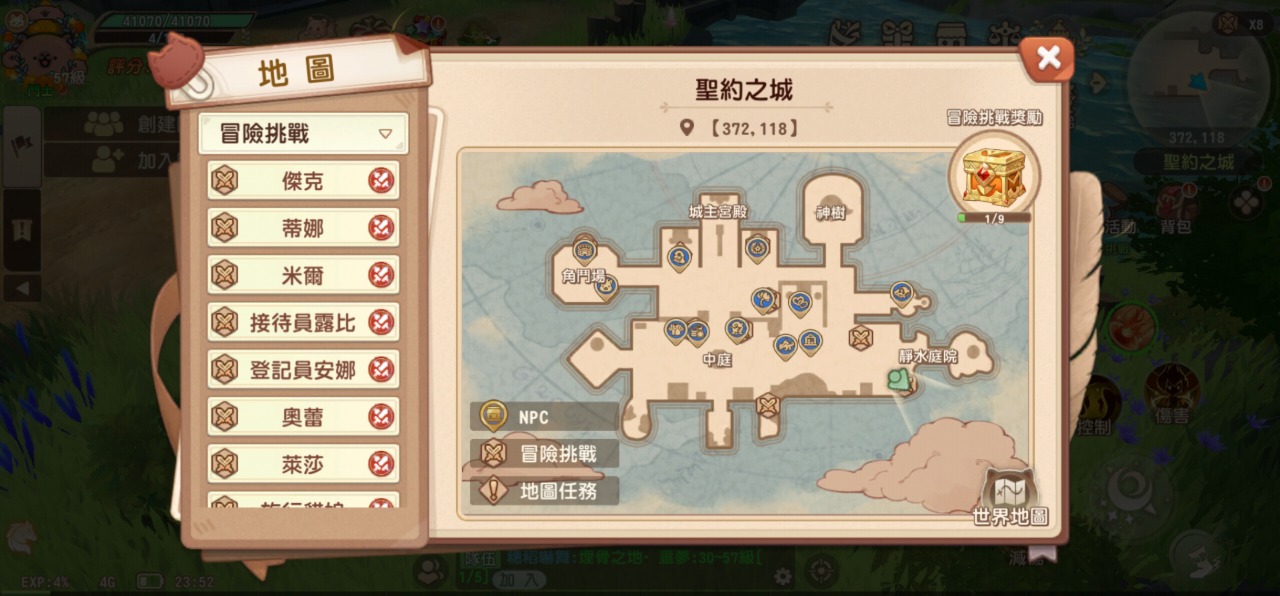The width and height of the screenshot is (1280, 596).
Task: Close the map window
Action: [x=1047, y=59]
